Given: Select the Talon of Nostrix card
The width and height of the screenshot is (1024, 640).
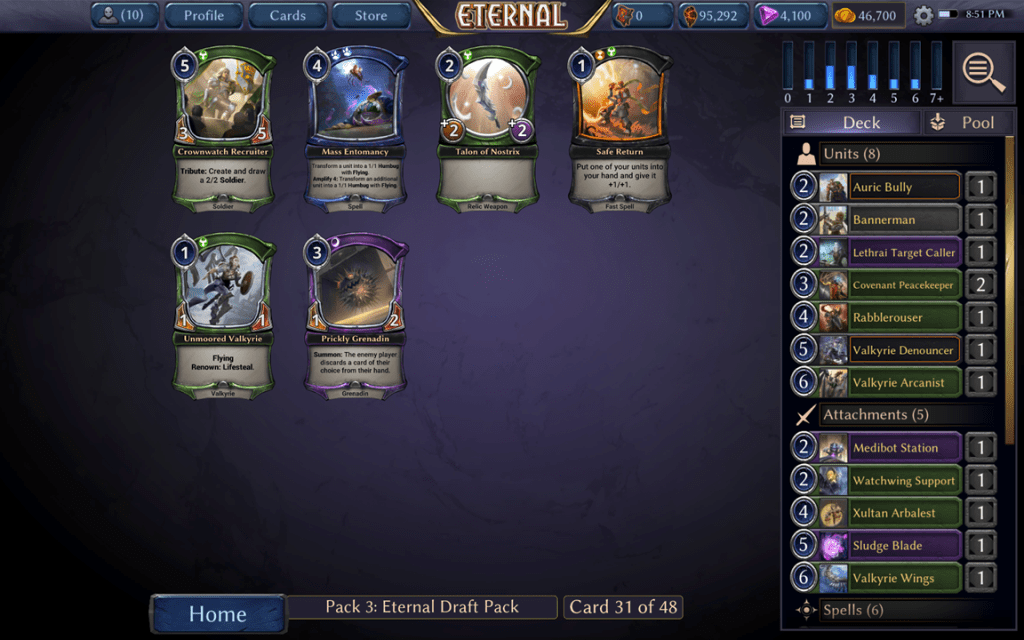Looking at the screenshot, I should tap(489, 126).
